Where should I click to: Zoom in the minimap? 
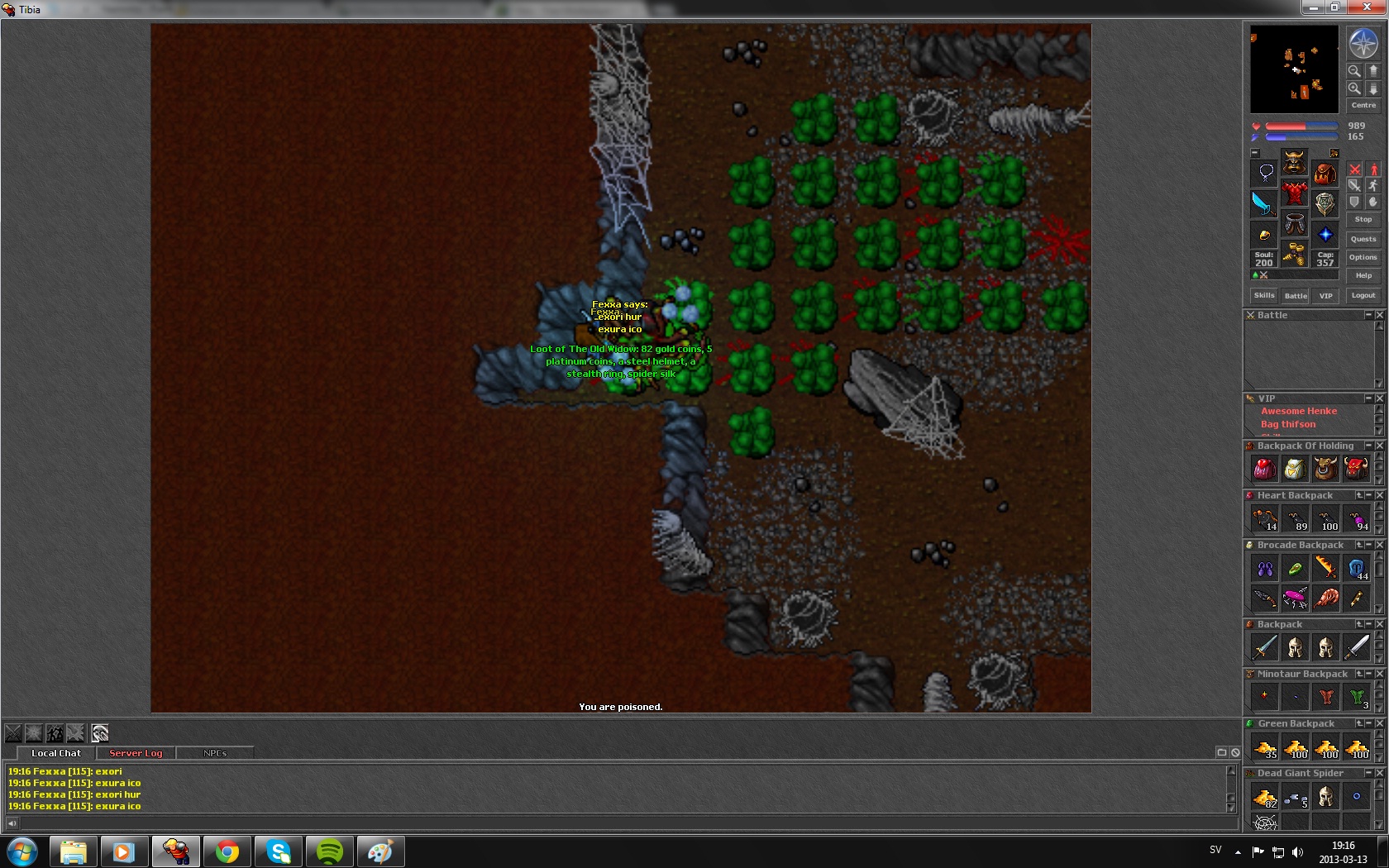(1354, 88)
